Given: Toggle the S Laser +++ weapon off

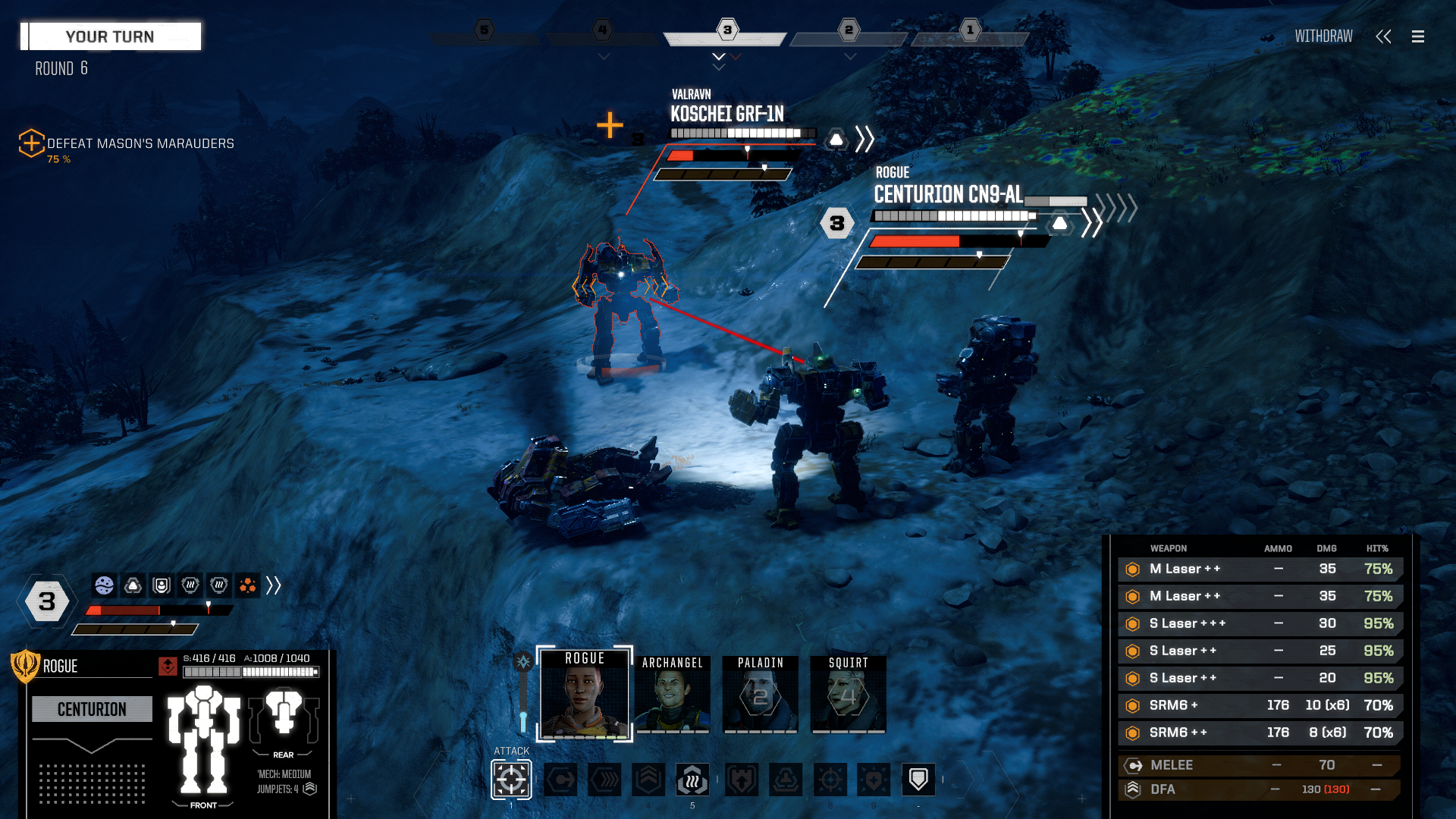Looking at the screenshot, I should coord(1133,623).
